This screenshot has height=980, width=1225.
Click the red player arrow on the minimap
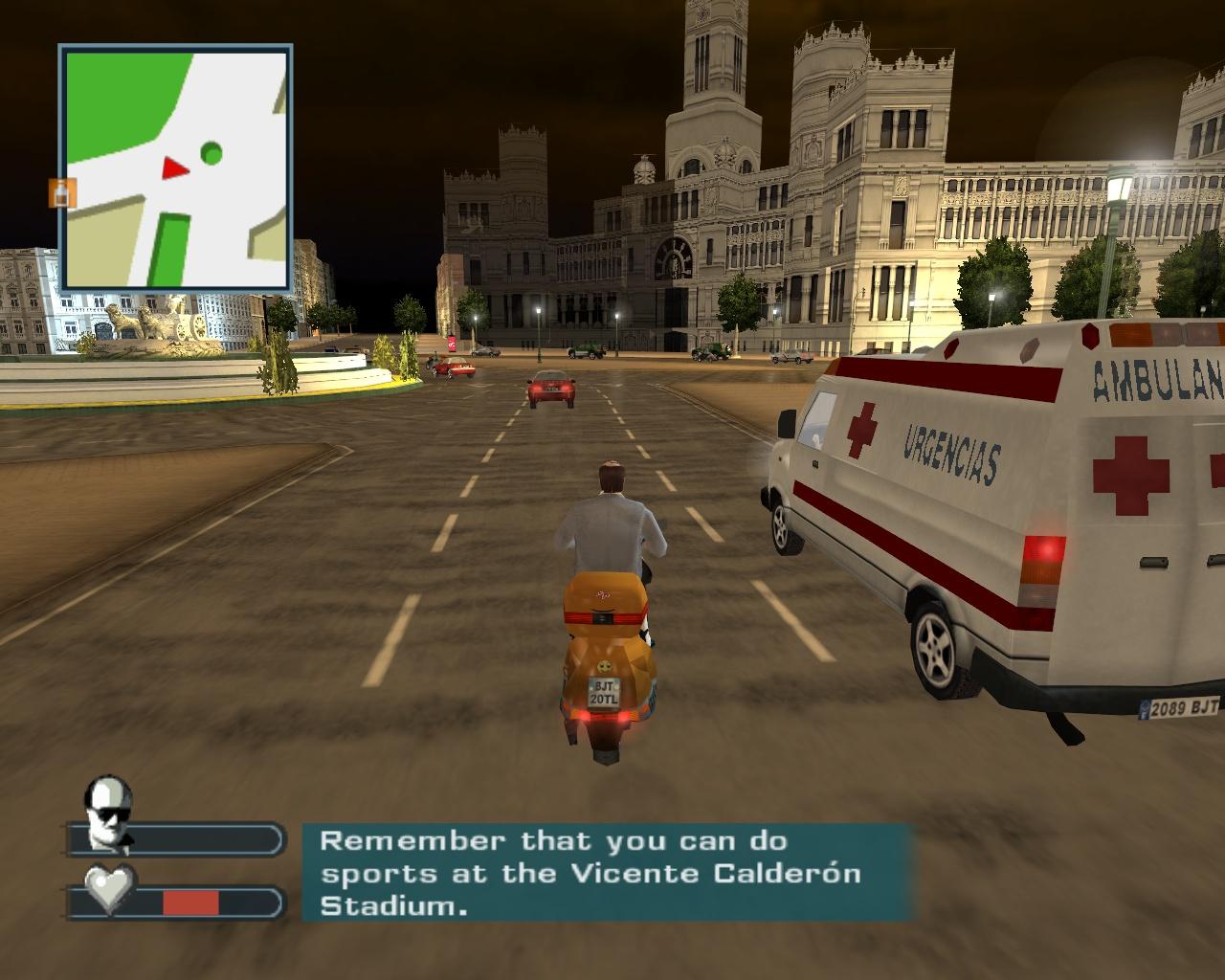174,169
